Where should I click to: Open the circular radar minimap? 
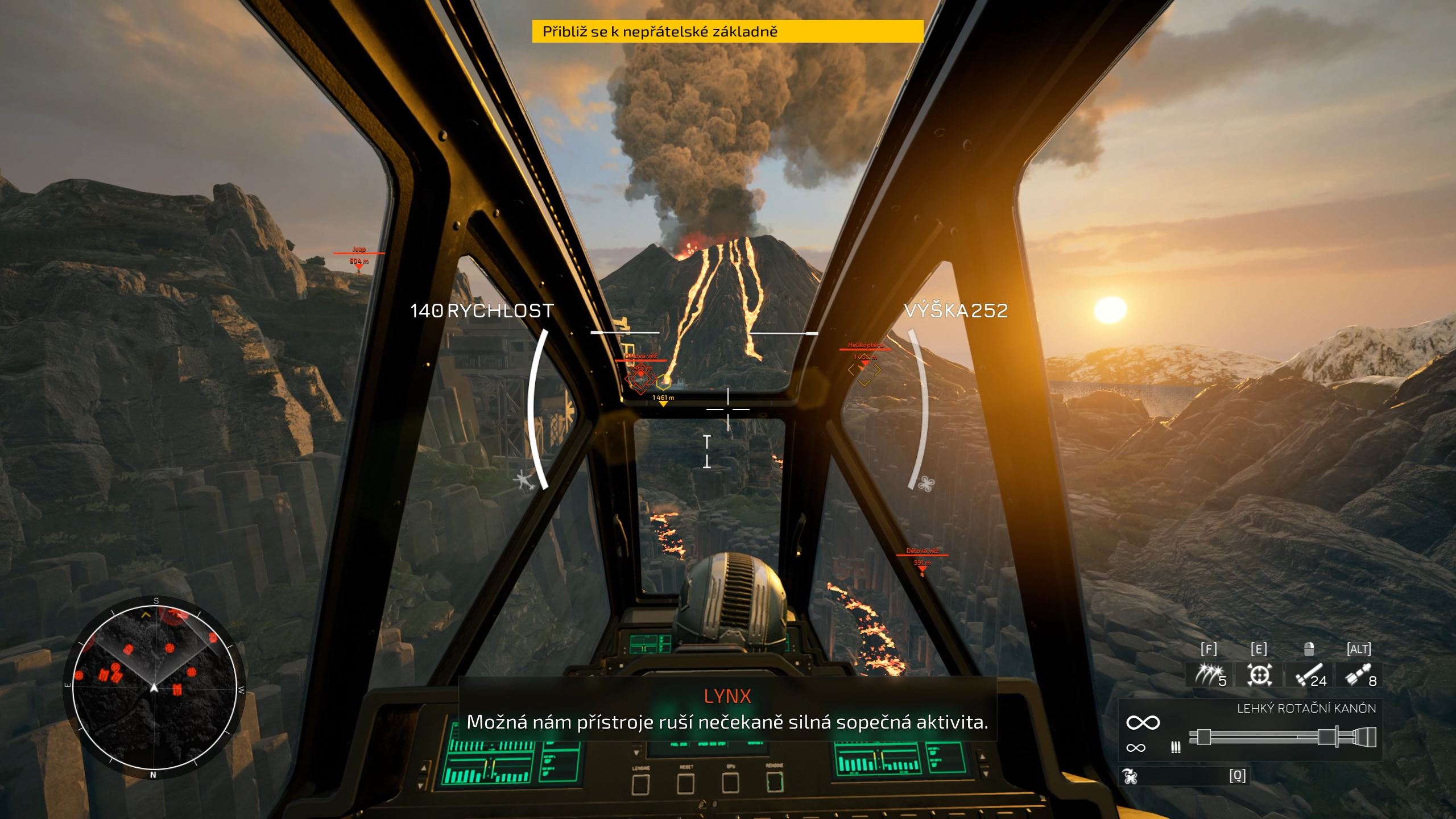[154, 687]
